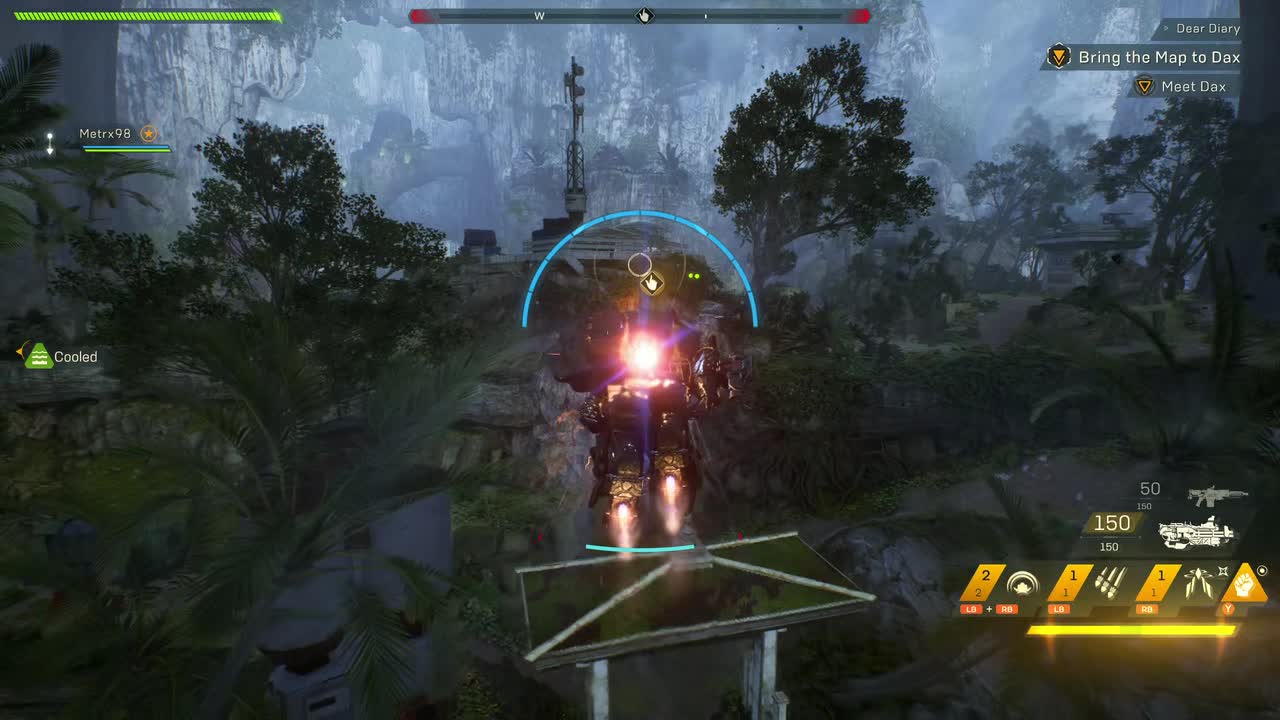
Task: Click the hand cursor icon on the compass
Action: (644, 16)
